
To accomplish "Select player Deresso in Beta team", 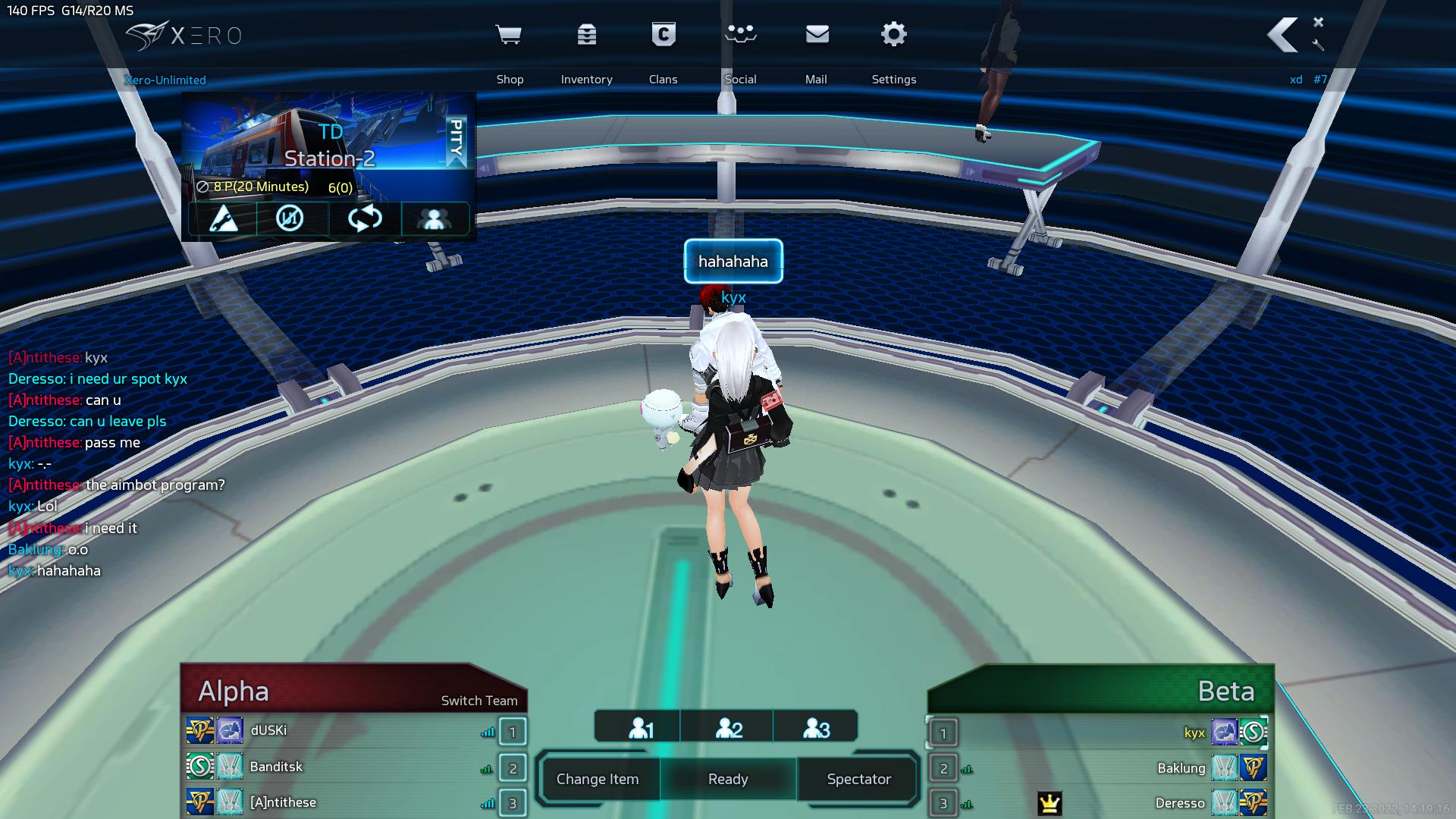I will click(x=1179, y=803).
